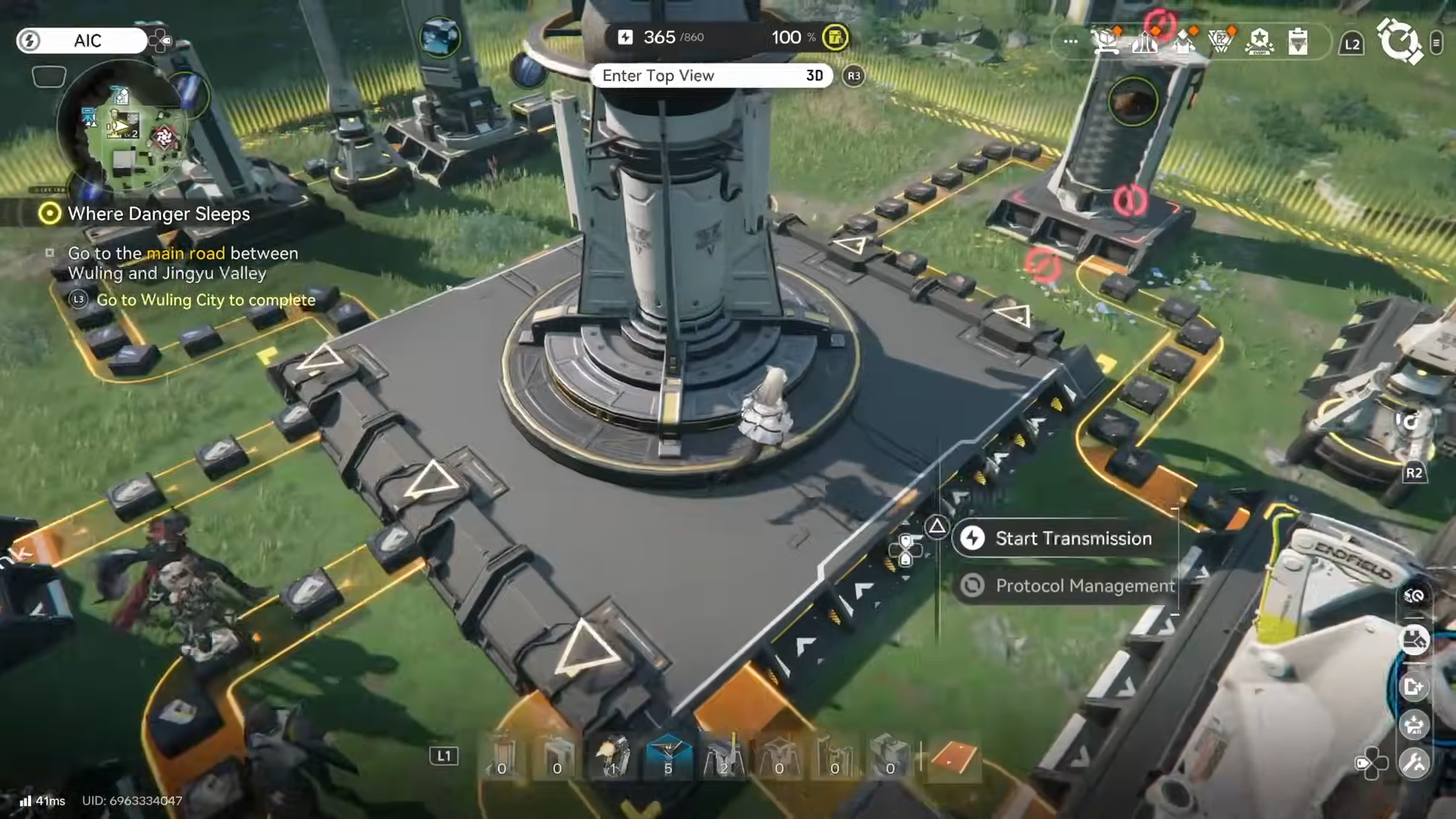Screen dimensions: 1456x819
Task: Open the clipboard missions icon
Action: pos(1298,41)
